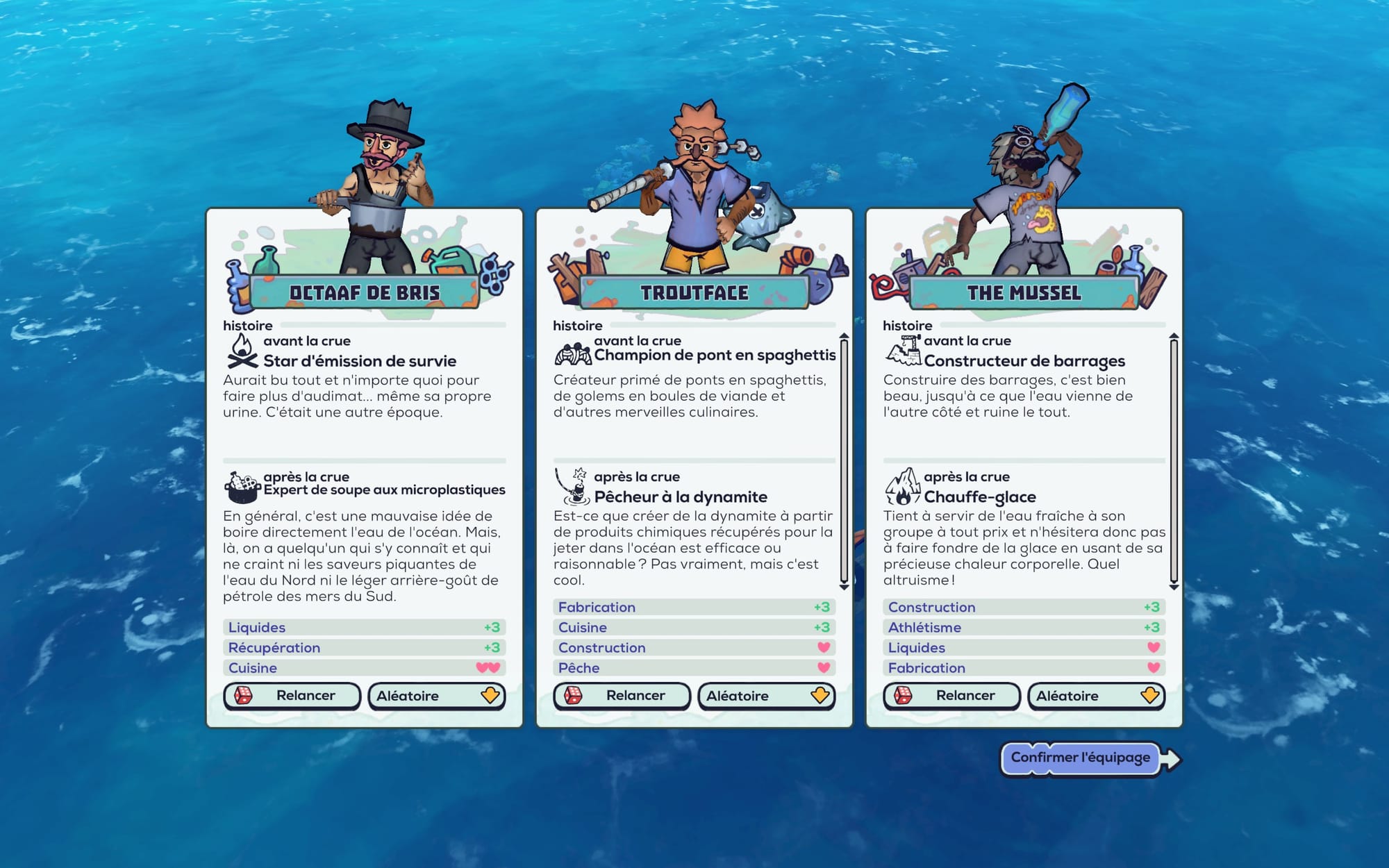Viewport: 1389px width, 868px height.
Task: Click The Mussel name banner
Action: (x=1024, y=293)
